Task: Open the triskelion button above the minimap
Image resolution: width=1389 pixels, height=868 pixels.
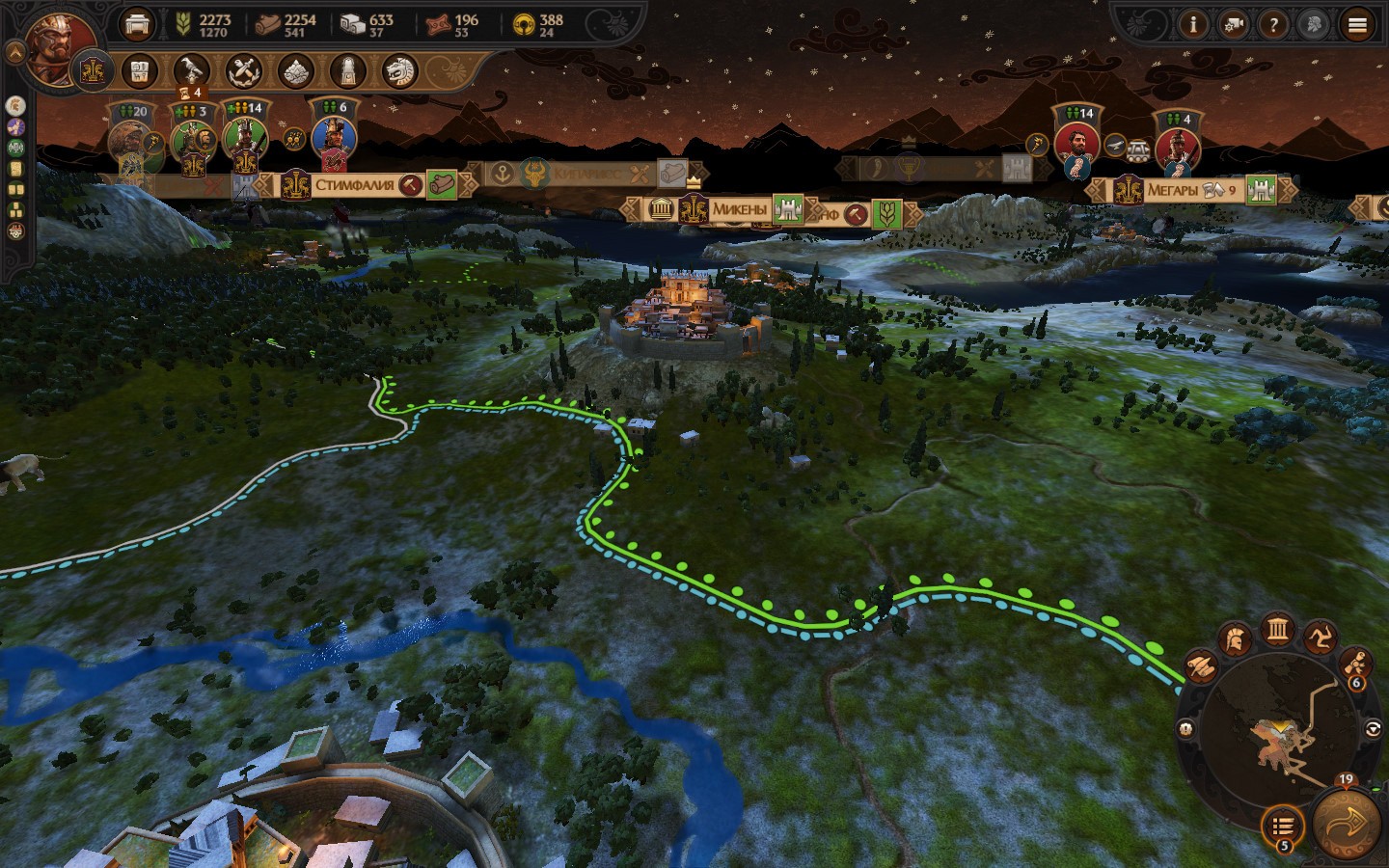Action: 1321,638
